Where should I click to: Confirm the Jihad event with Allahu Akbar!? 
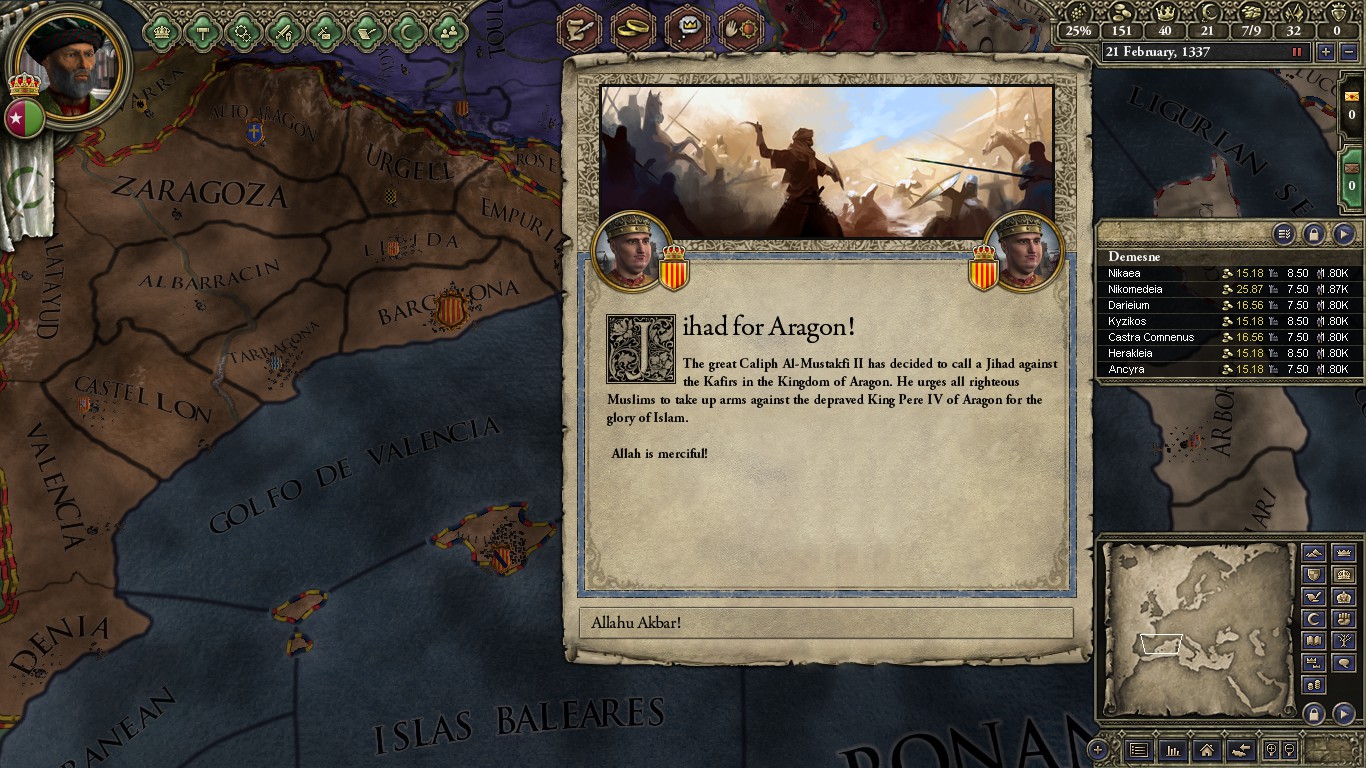coord(826,623)
